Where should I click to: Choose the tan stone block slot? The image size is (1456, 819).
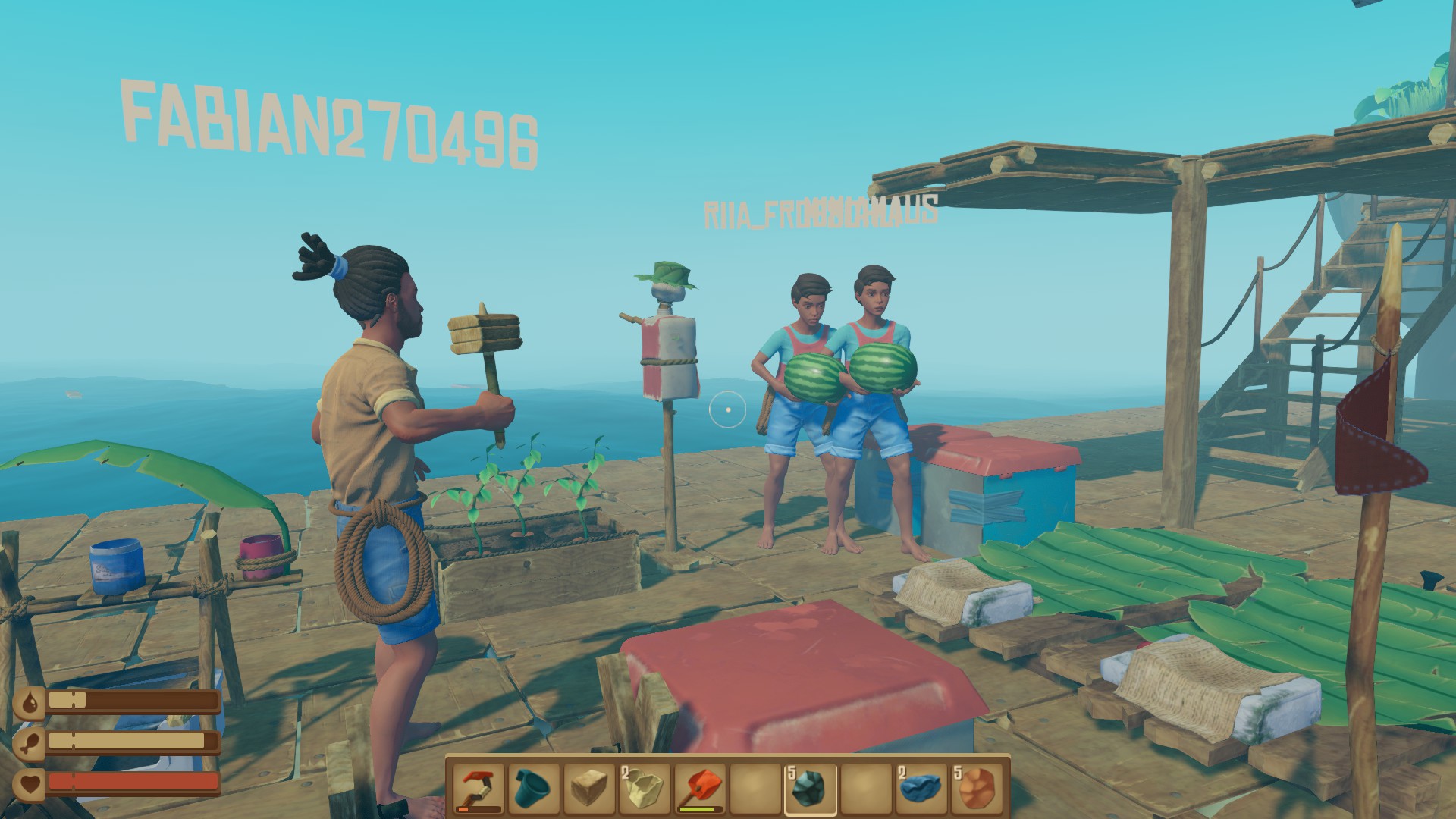[589, 789]
